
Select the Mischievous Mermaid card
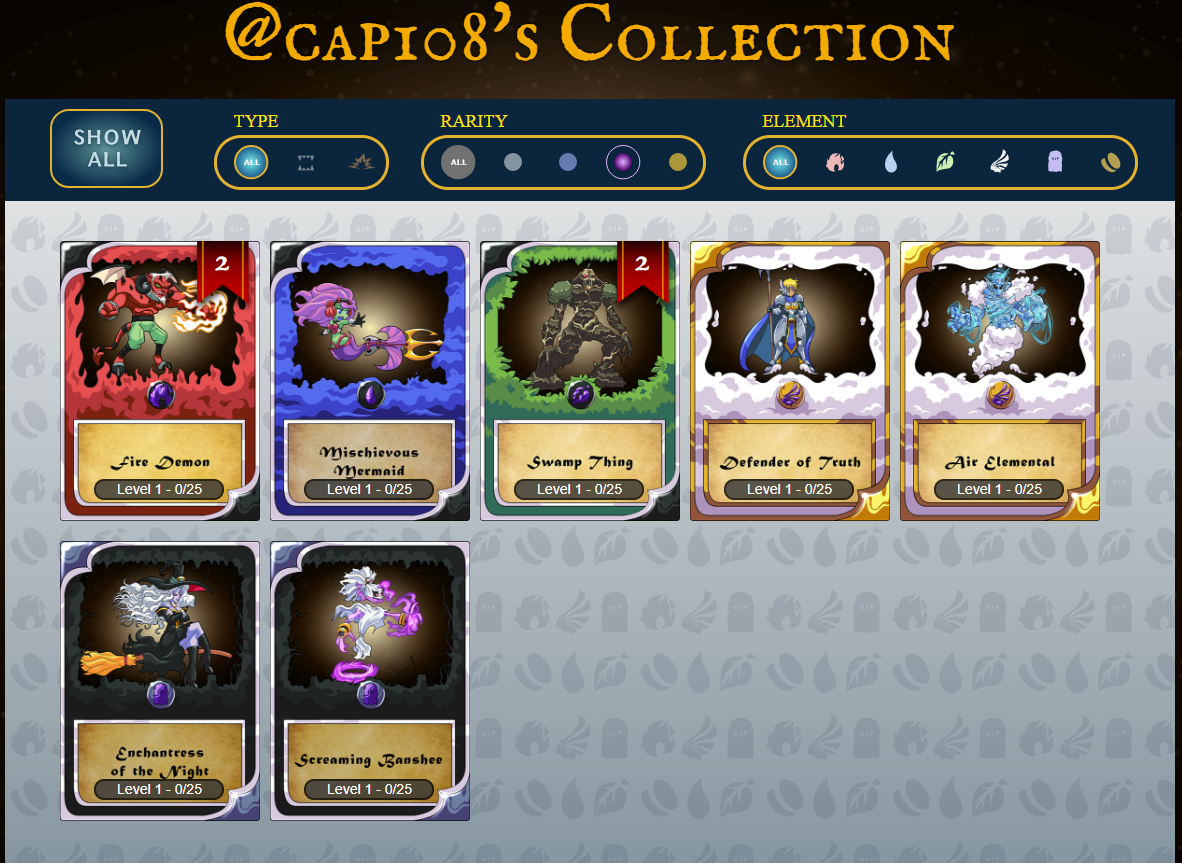tap(370, 380)
